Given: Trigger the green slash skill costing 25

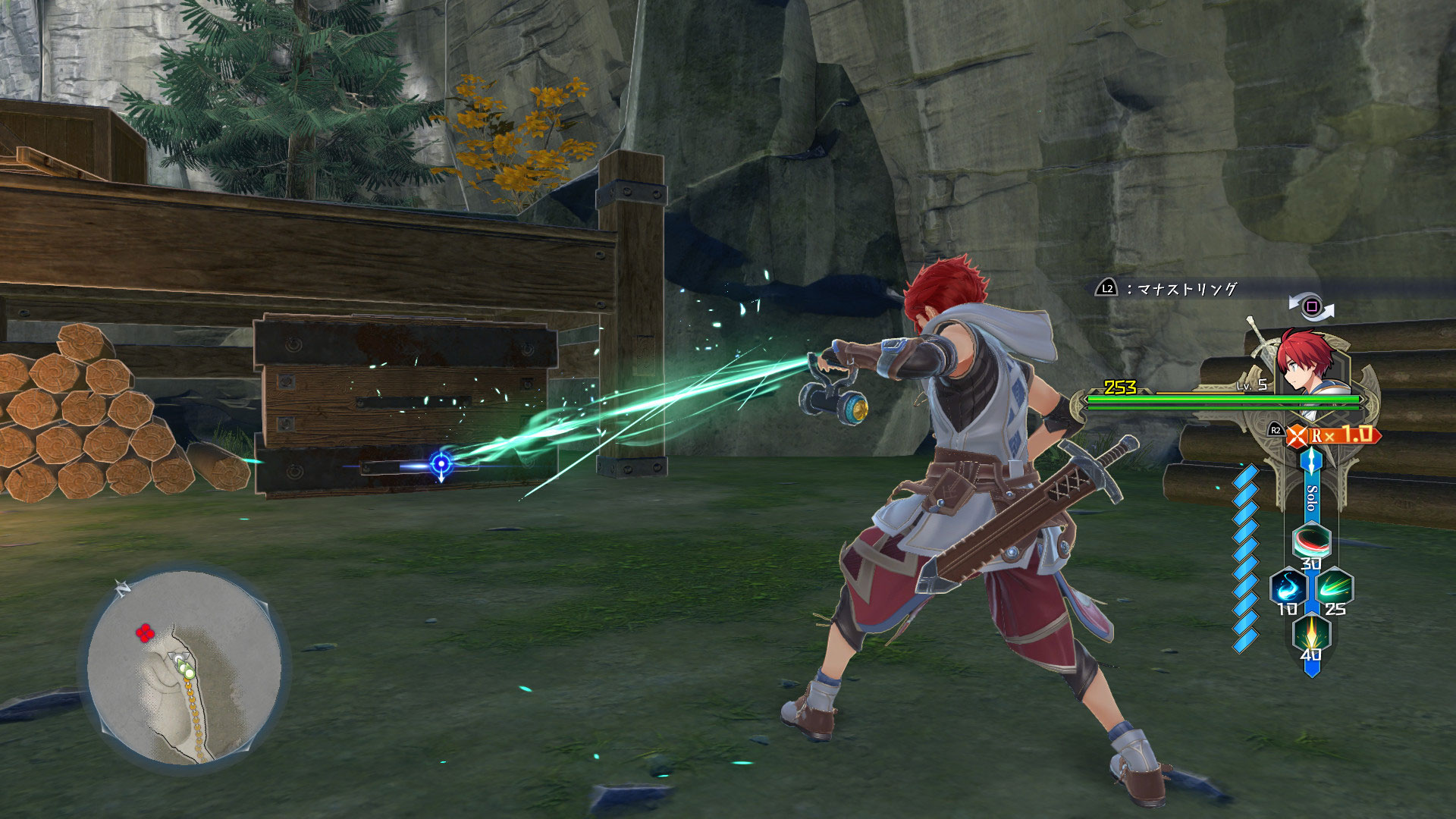Looking at the screenshot, I should coord(1334,588).
